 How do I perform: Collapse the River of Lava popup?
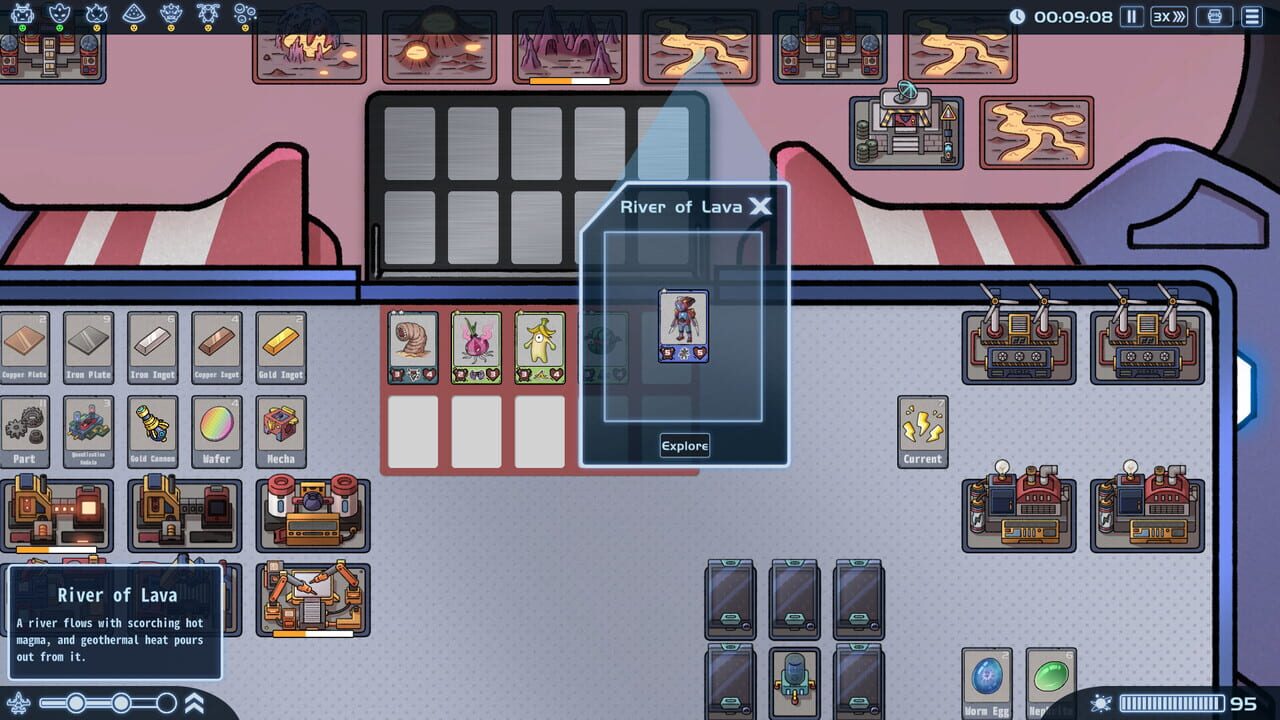click(x=760, y=207)
